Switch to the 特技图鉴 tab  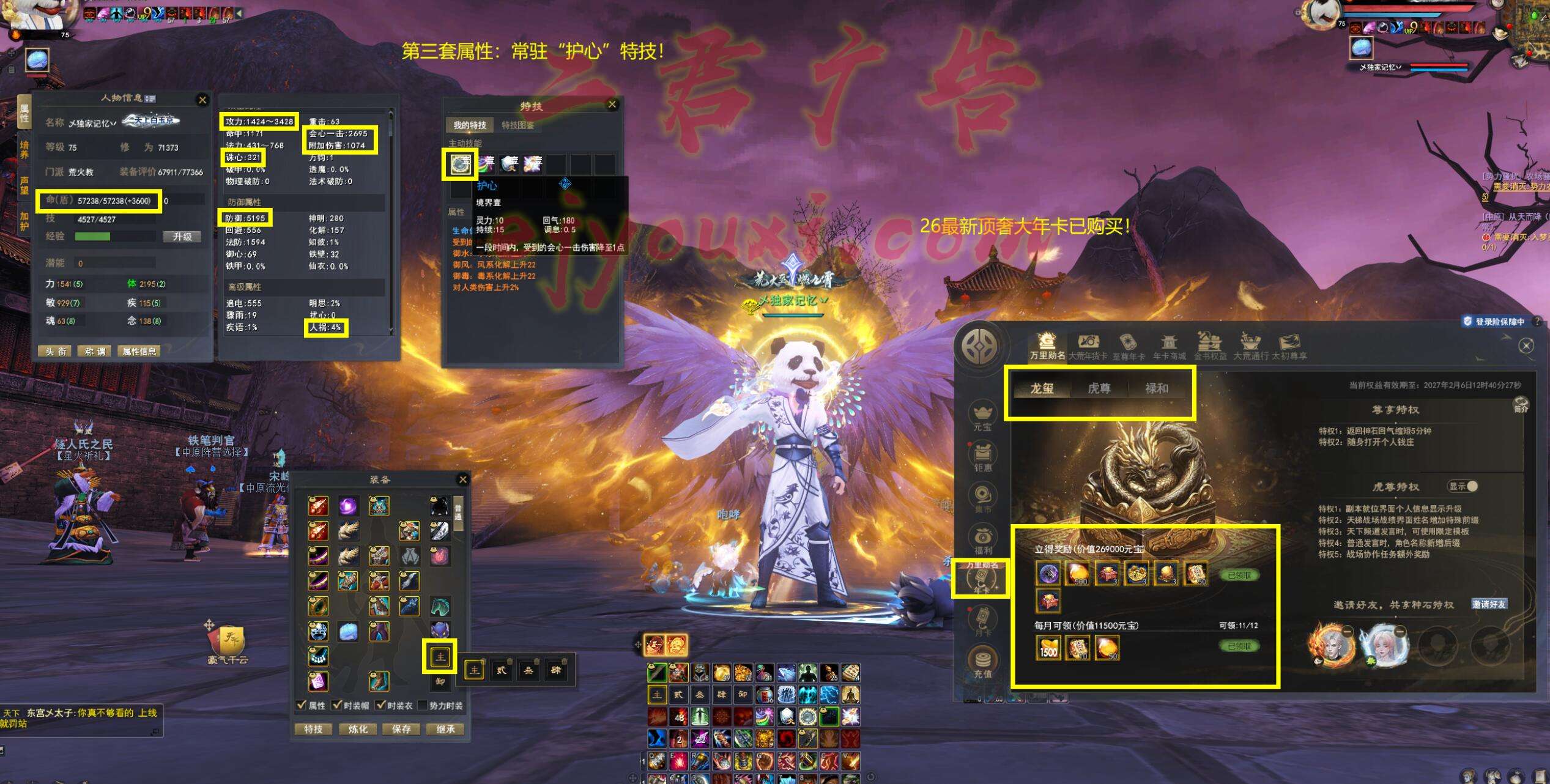[517, 125]
